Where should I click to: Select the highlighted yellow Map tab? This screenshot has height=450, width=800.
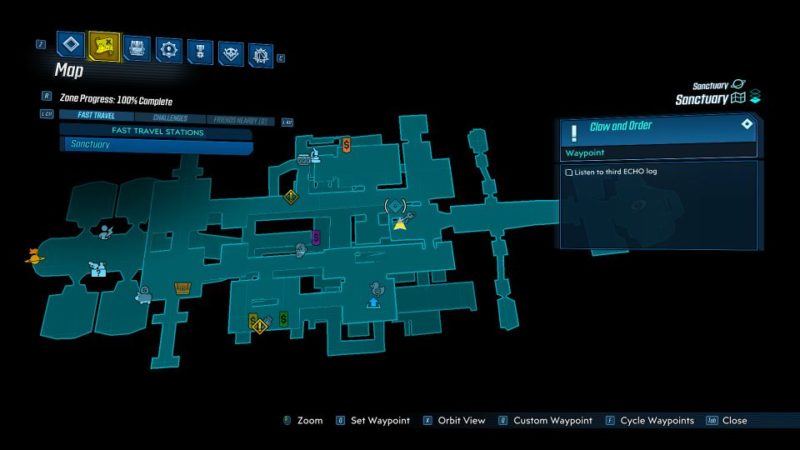click(x=103, y=45)
